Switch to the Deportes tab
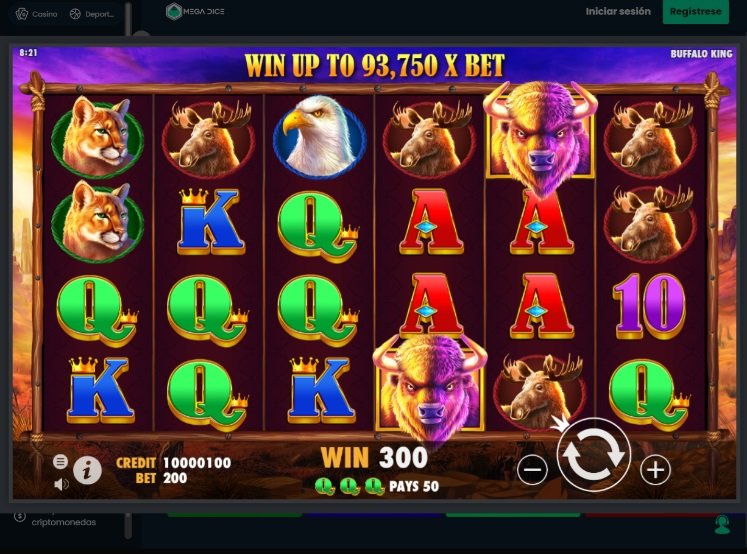 pyautogui.click(x=94, y=14)
